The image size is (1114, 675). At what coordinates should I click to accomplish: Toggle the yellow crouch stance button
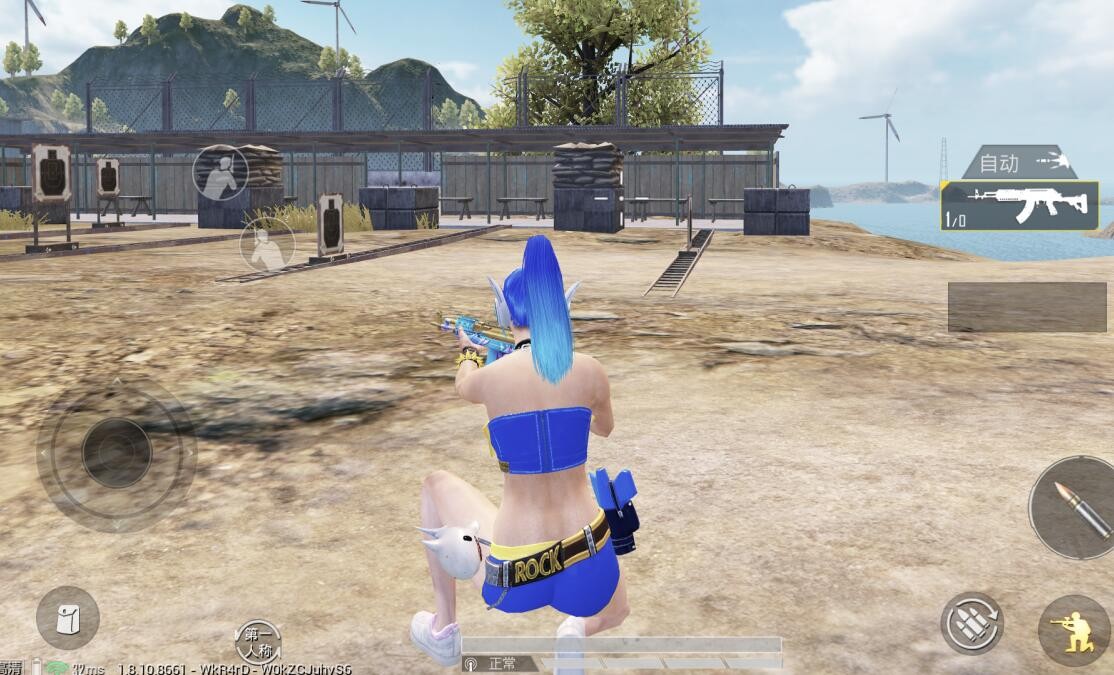(x=1075, y=630)
